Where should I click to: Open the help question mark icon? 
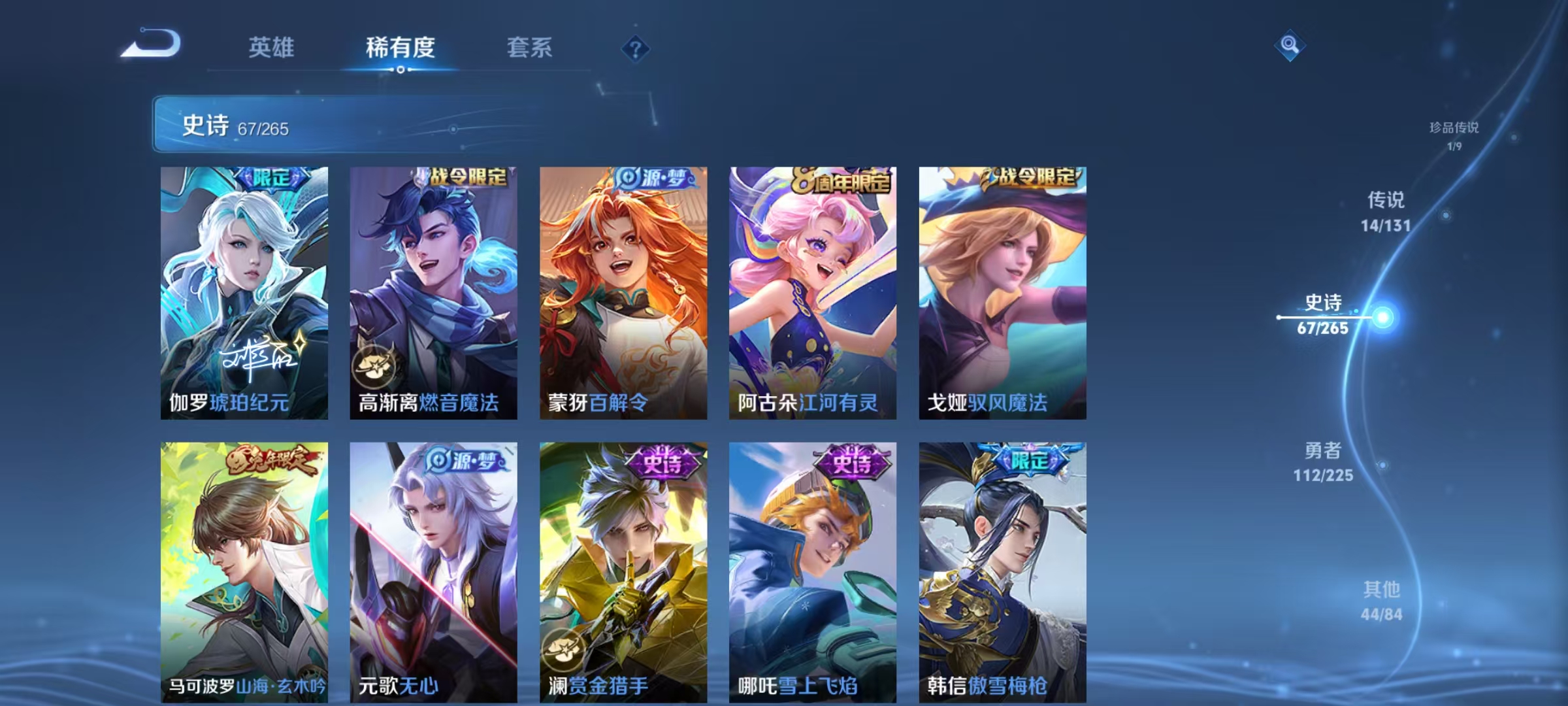[635, 48]
